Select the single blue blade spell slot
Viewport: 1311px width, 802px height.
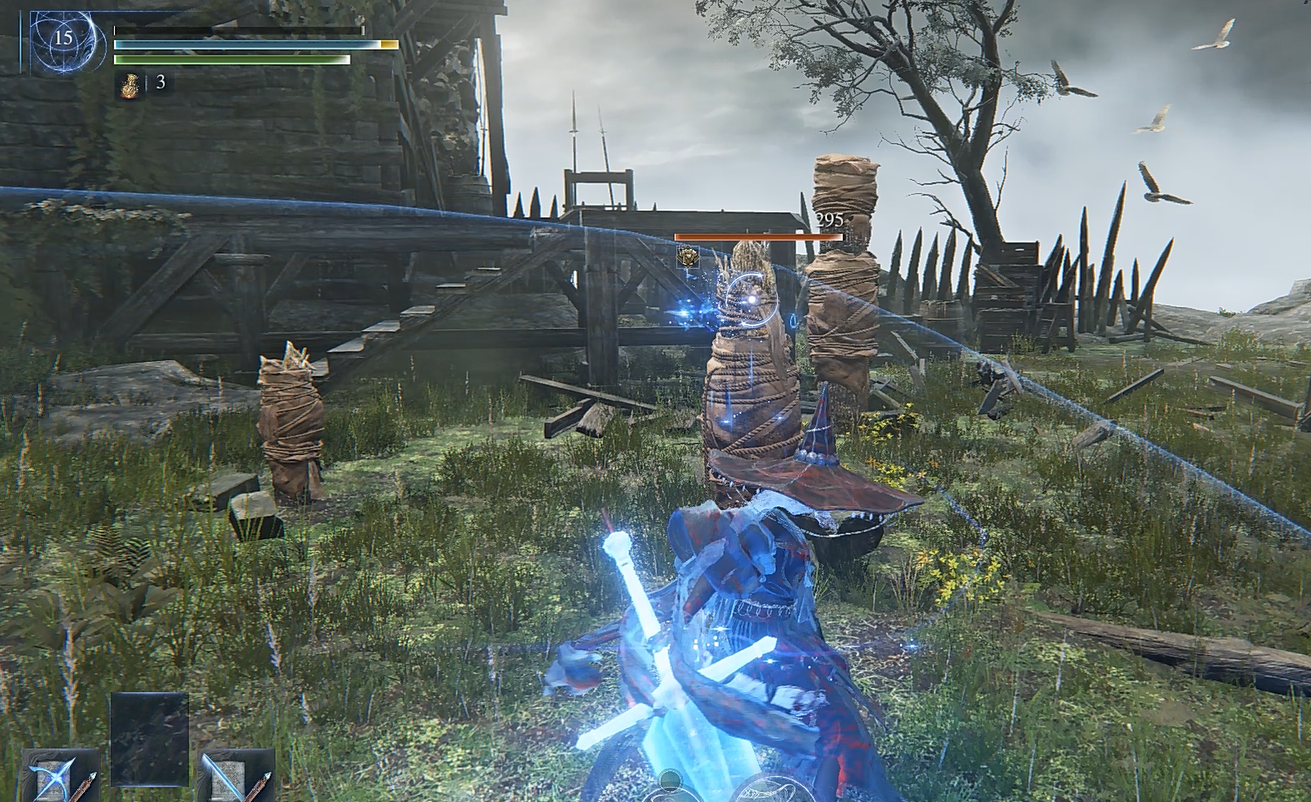coord(235,776)
